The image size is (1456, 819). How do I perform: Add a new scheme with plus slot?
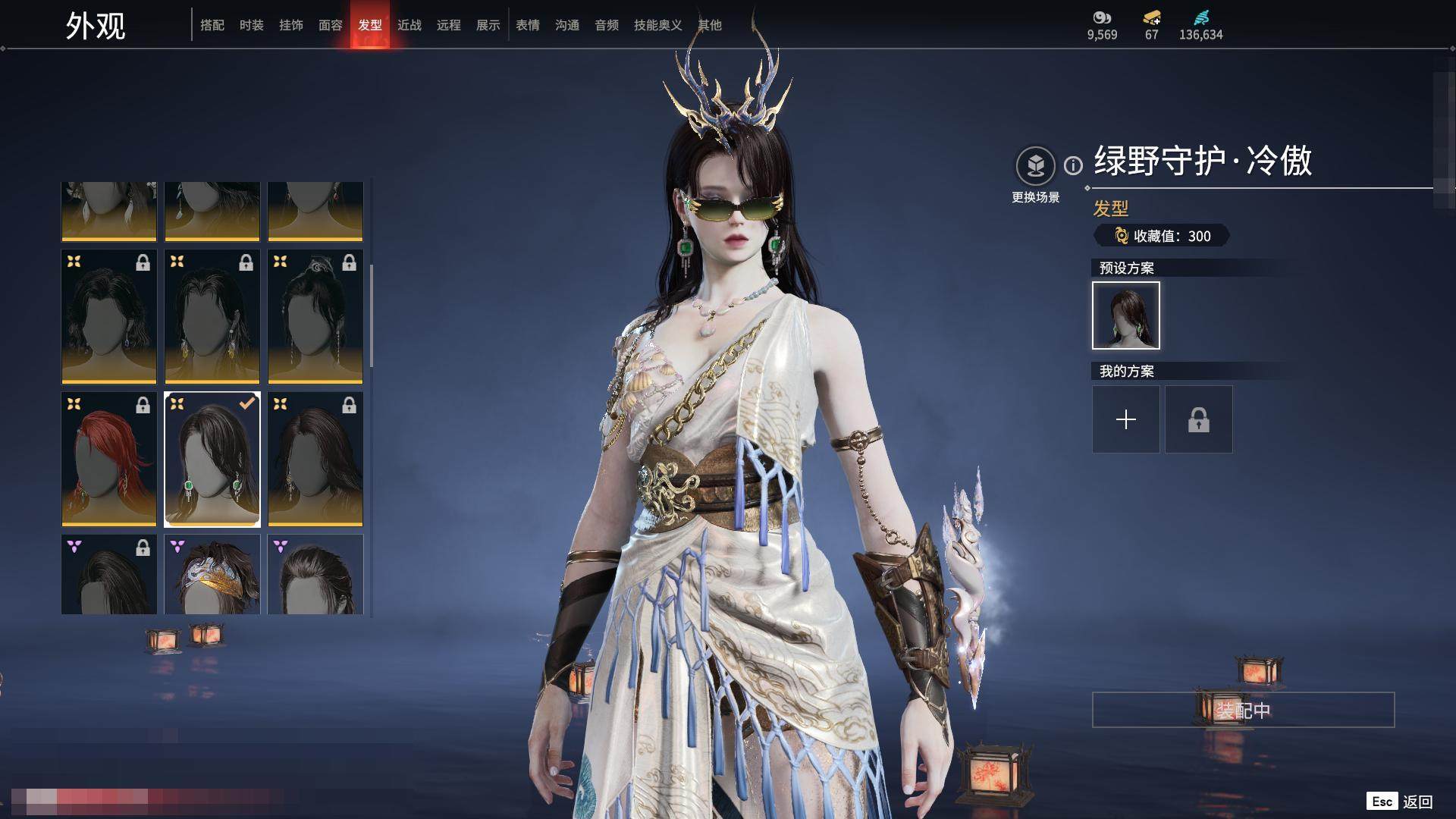point(1126,419)
